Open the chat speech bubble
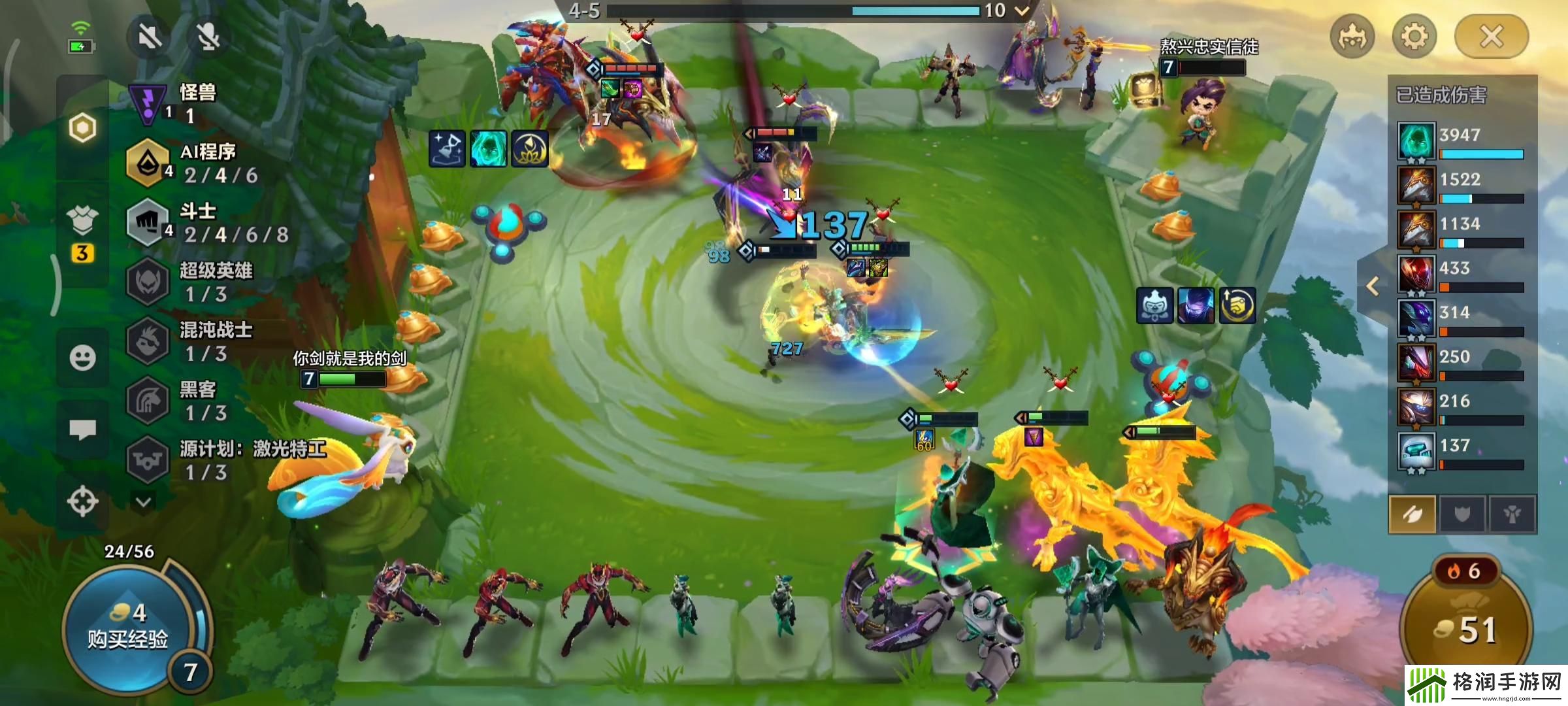Screen dimensions: 1568x706 point(82,429)
